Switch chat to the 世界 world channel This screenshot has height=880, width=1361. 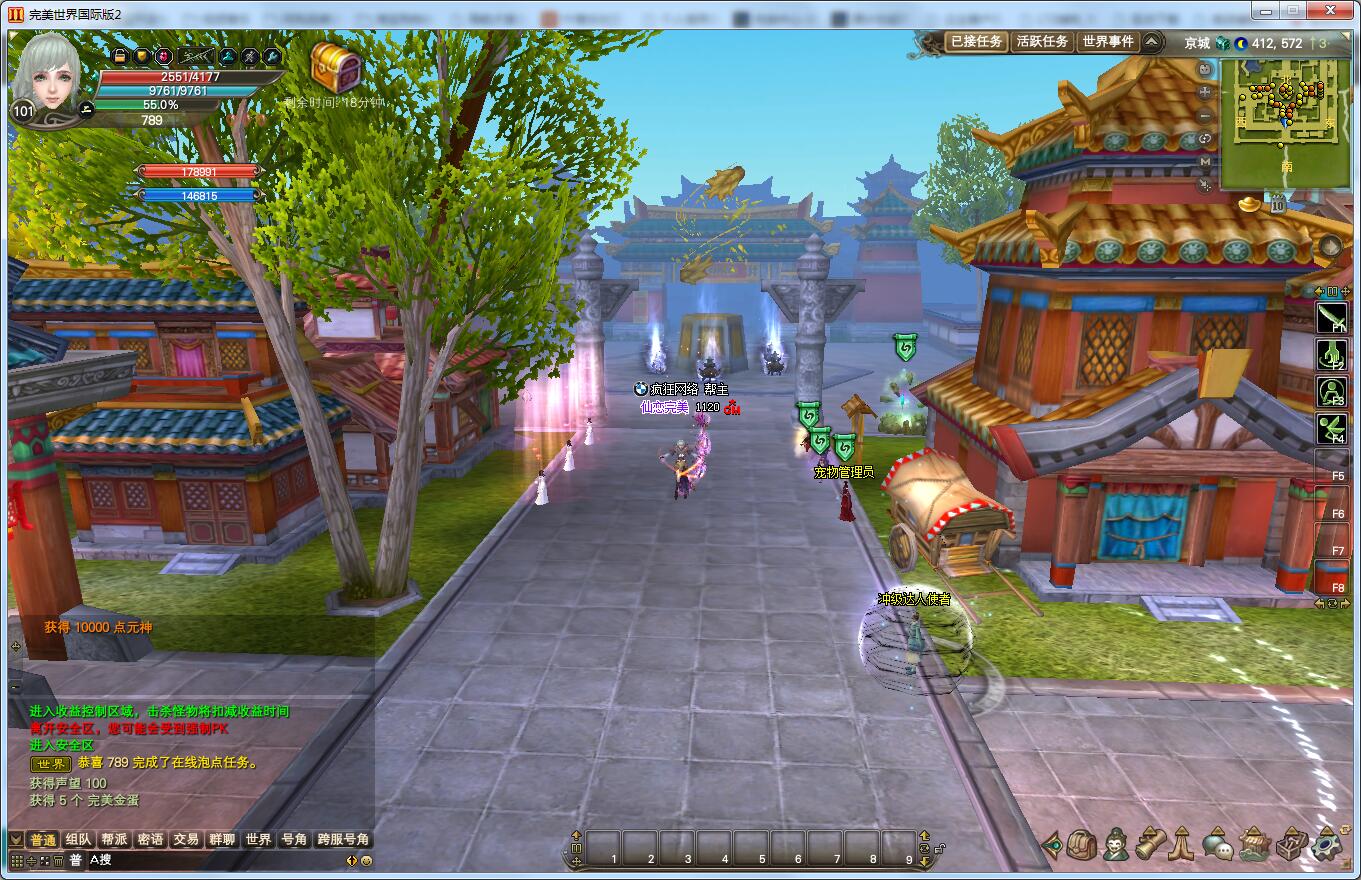[x=258, y=839]
